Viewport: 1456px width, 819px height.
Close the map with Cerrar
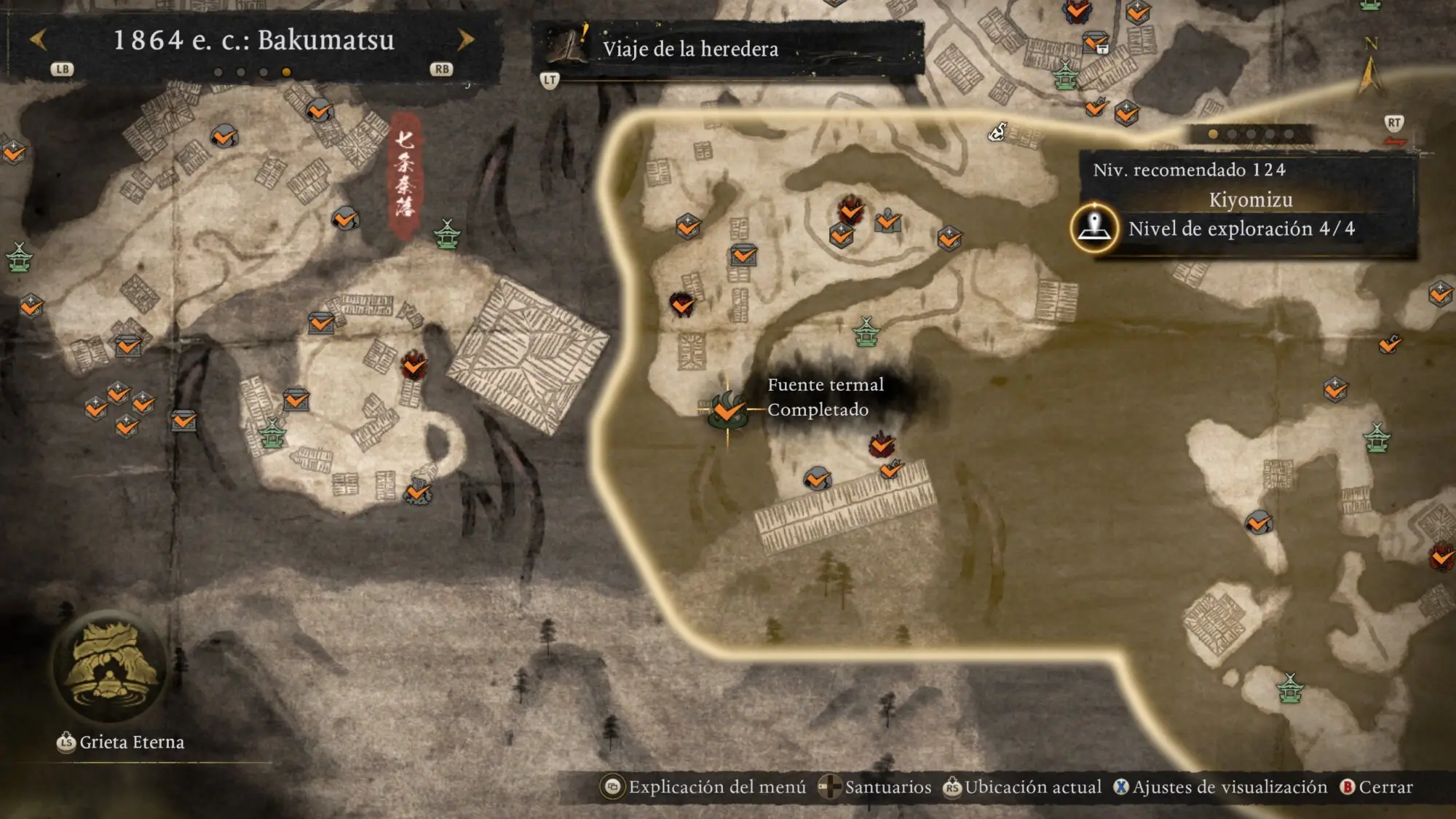1377,787
